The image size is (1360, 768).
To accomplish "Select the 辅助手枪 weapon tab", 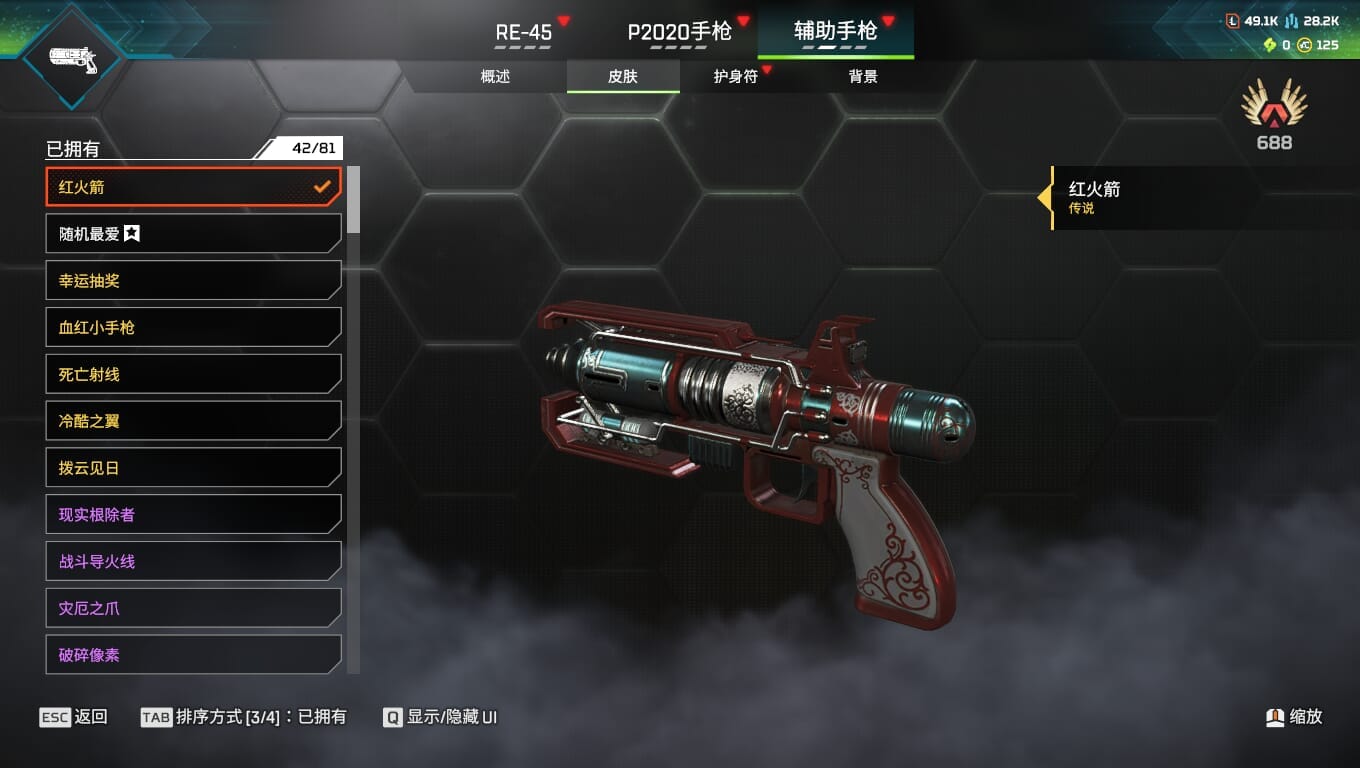I will [836, 32].
